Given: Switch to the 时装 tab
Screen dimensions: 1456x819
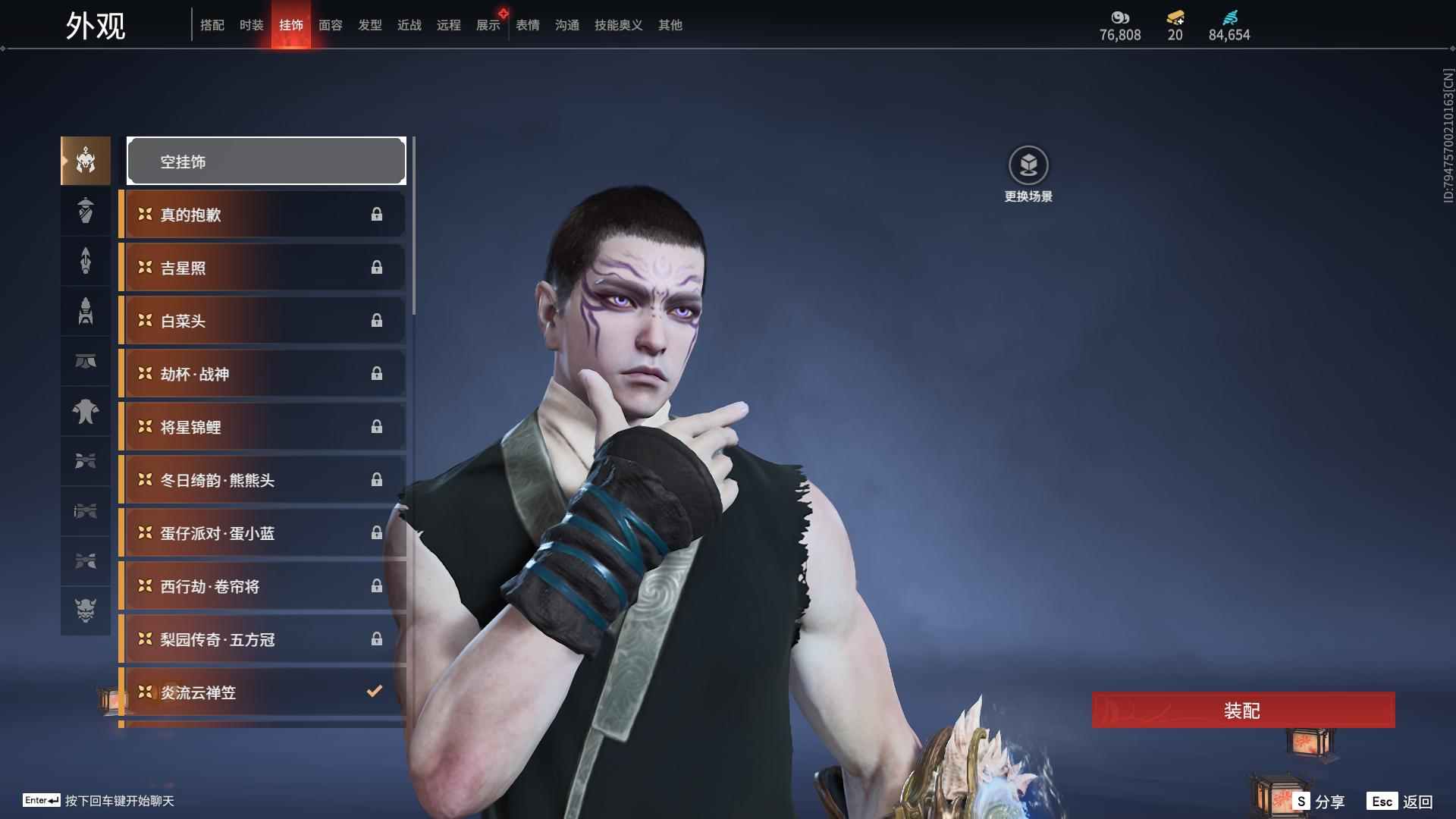Looking at the screenshot, I should coord(251,25).
